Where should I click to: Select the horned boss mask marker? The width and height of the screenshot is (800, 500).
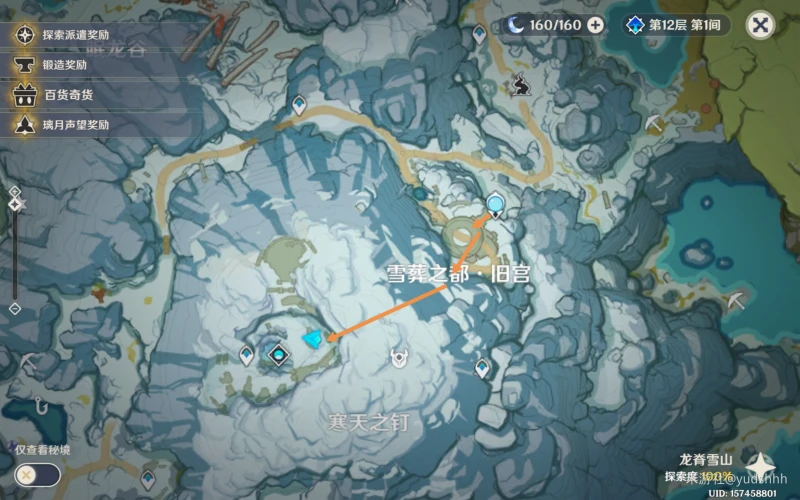400,356
